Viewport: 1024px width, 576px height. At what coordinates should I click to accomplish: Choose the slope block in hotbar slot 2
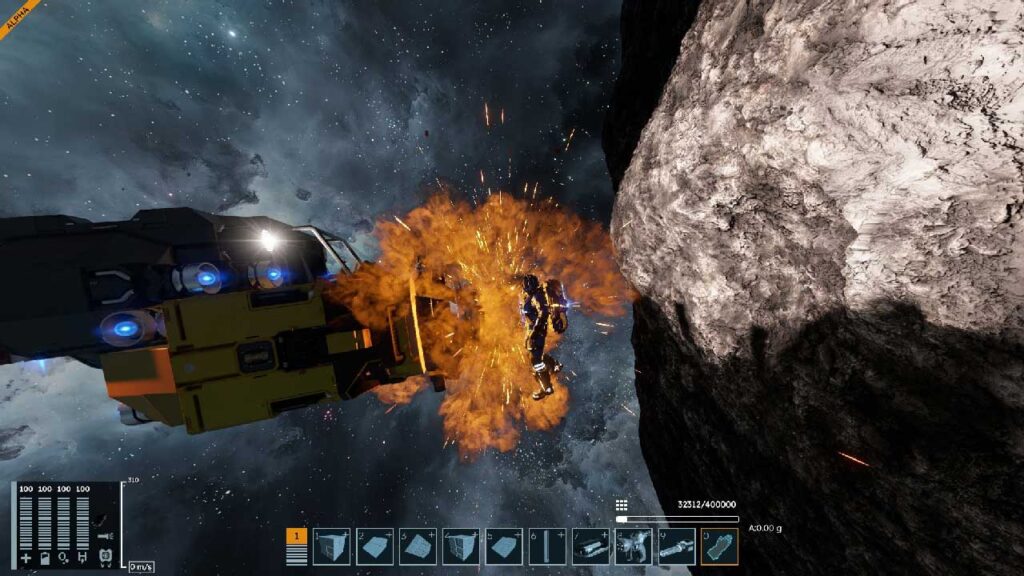click(375, 547)
